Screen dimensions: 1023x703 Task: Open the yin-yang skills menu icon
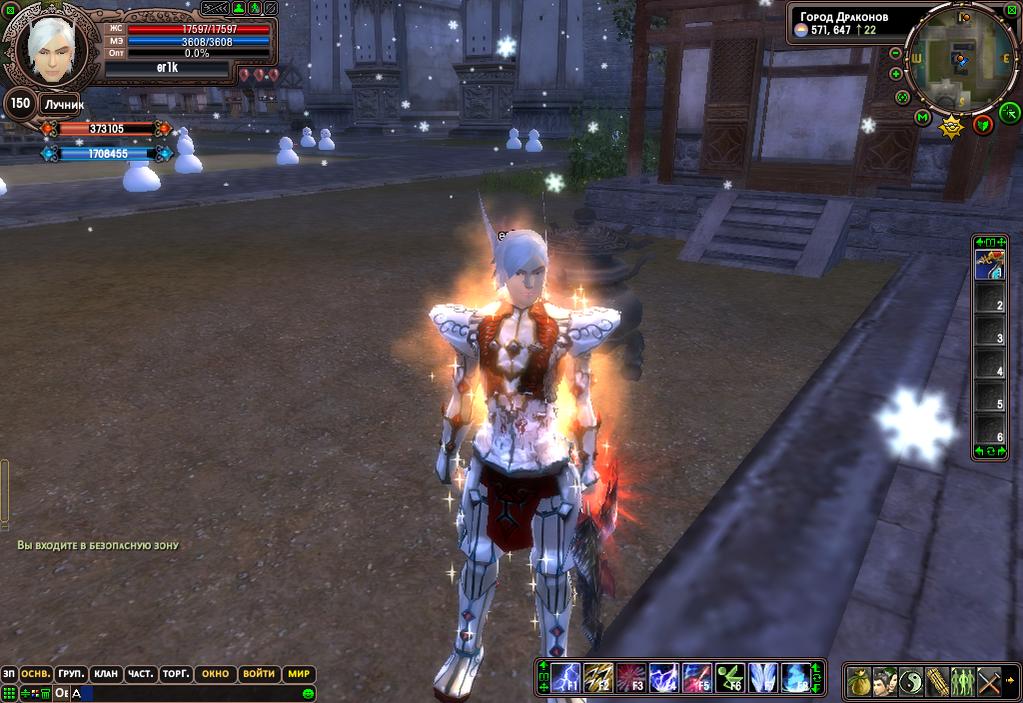[911, 682]
